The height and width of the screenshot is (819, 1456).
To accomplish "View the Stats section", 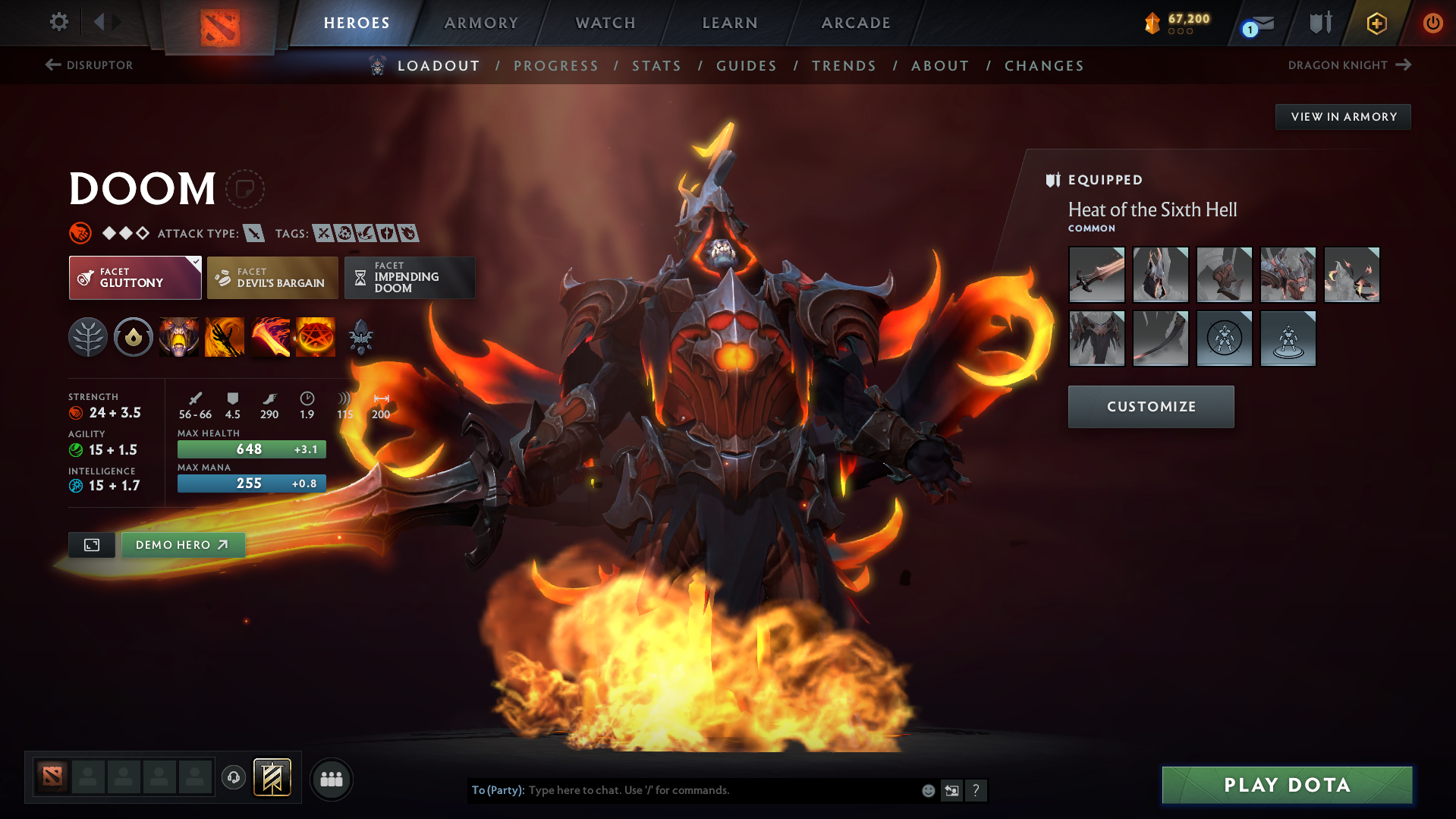I will 657,66.
